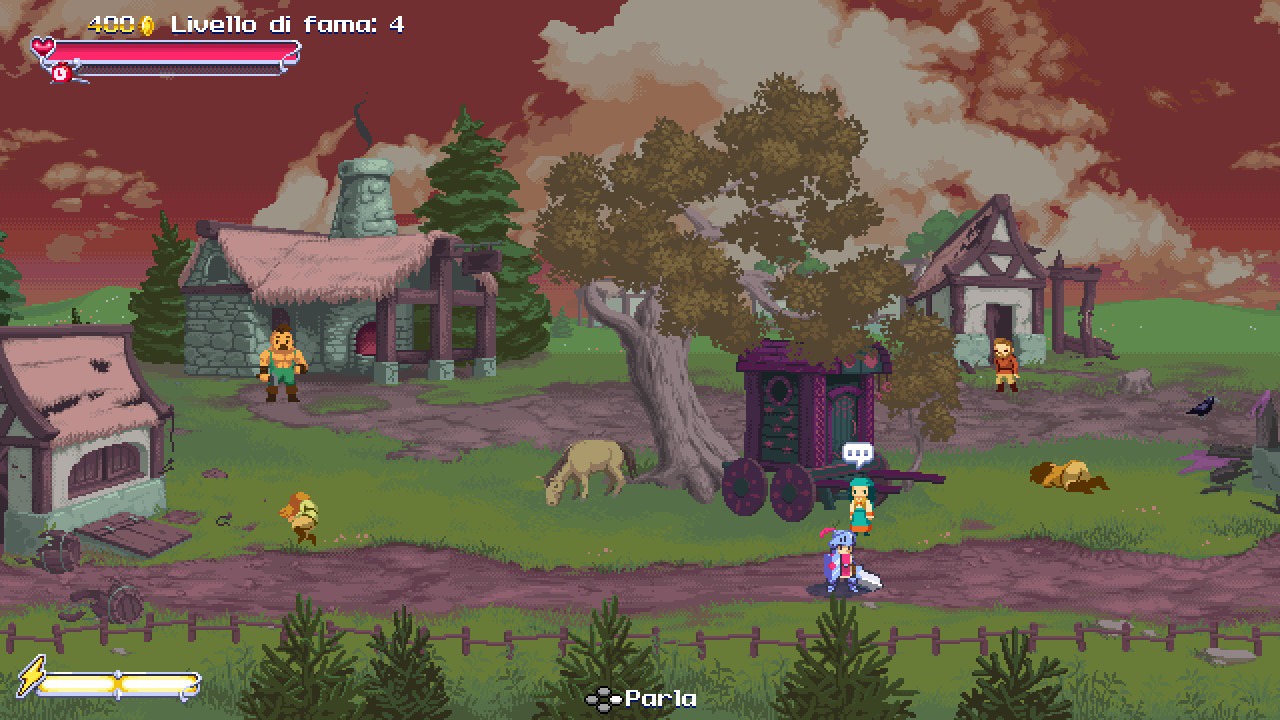Image resolution: width=1280 pixels, height=720 pixels.
Task: Click the speech bubble above the villager
Action: point(855,450)
